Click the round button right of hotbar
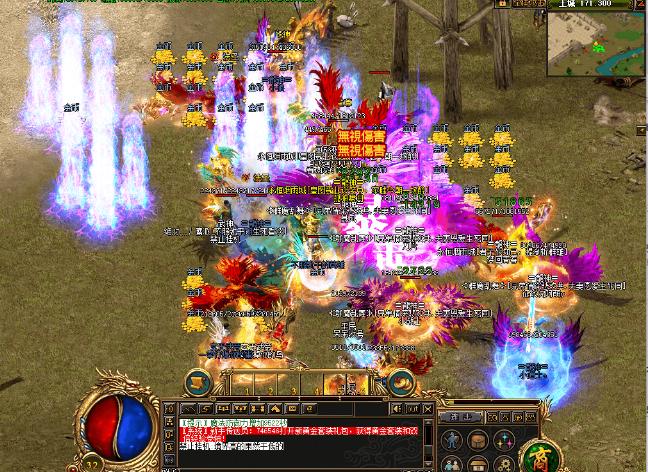Viewport: 648px width, 472px height. [403, 381]
